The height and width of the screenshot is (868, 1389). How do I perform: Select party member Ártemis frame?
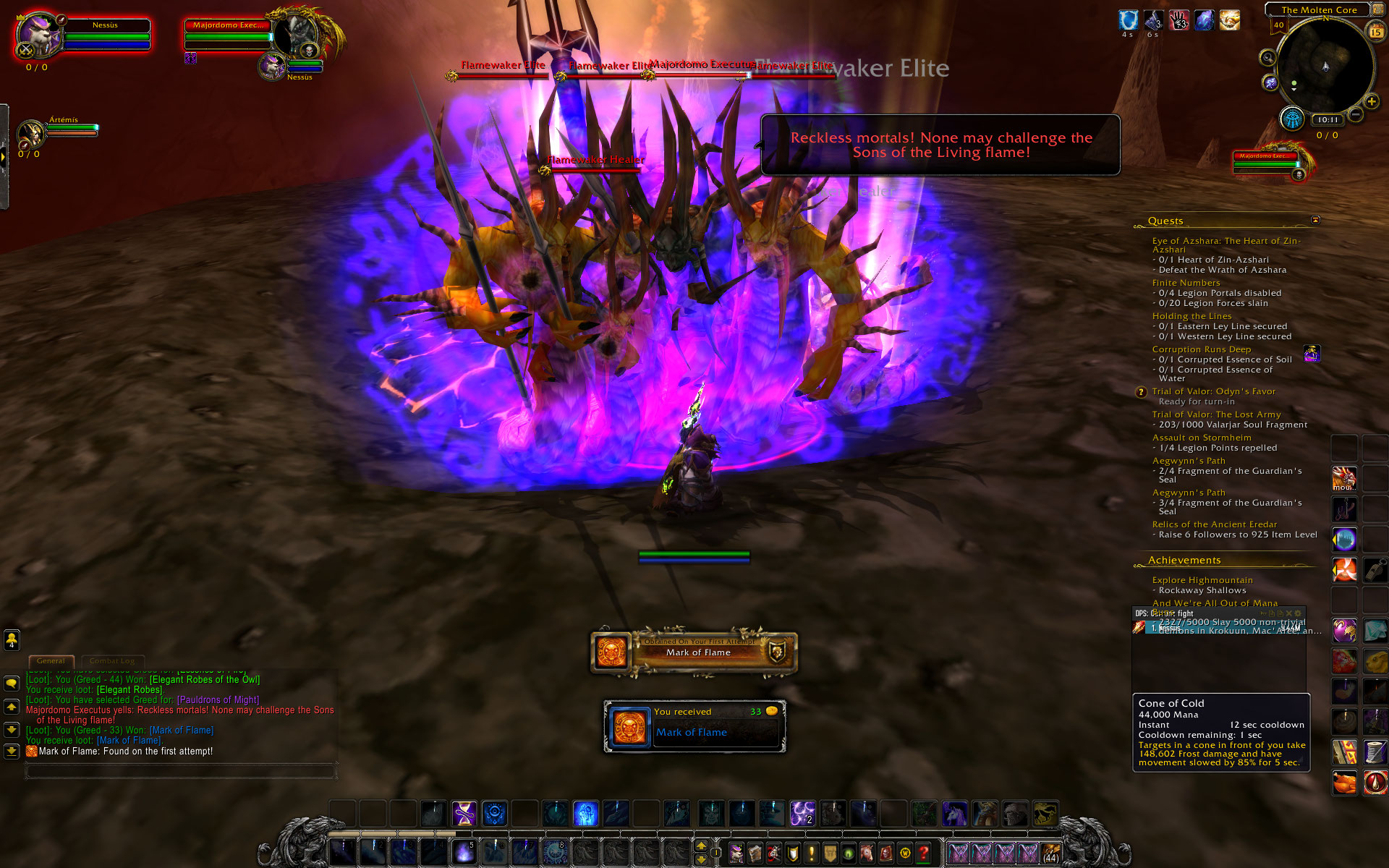(33, 134)
